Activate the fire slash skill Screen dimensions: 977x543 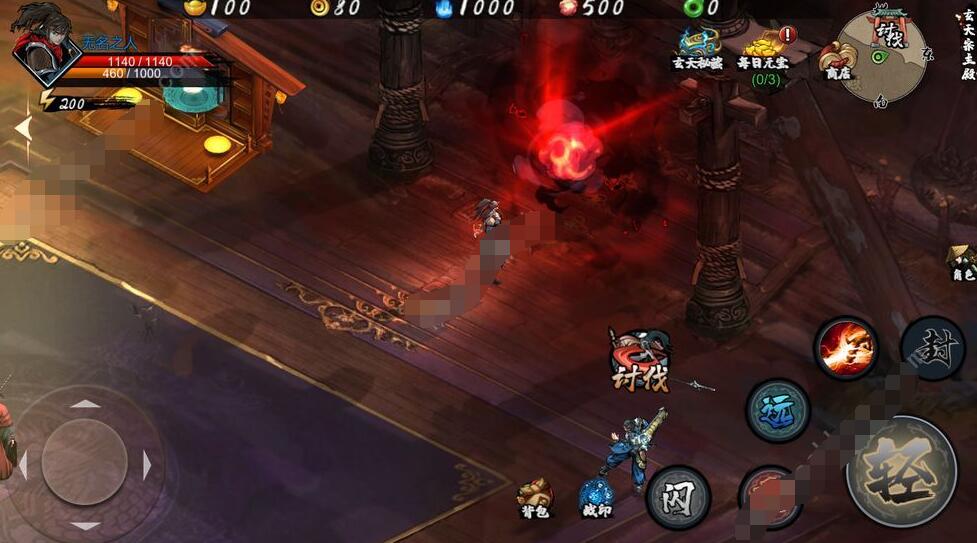(846, 348)
